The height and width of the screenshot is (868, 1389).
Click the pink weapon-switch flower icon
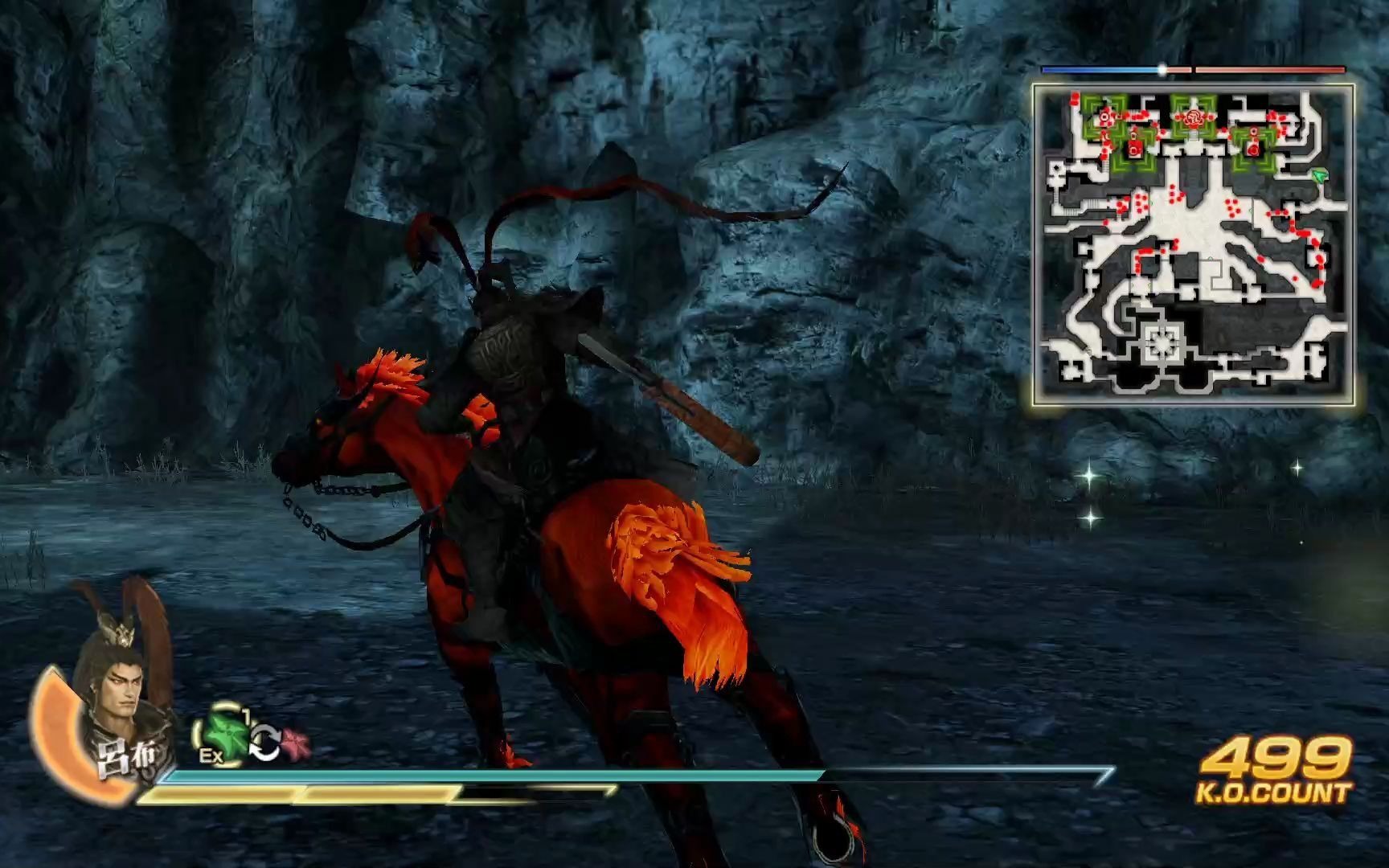295,740
